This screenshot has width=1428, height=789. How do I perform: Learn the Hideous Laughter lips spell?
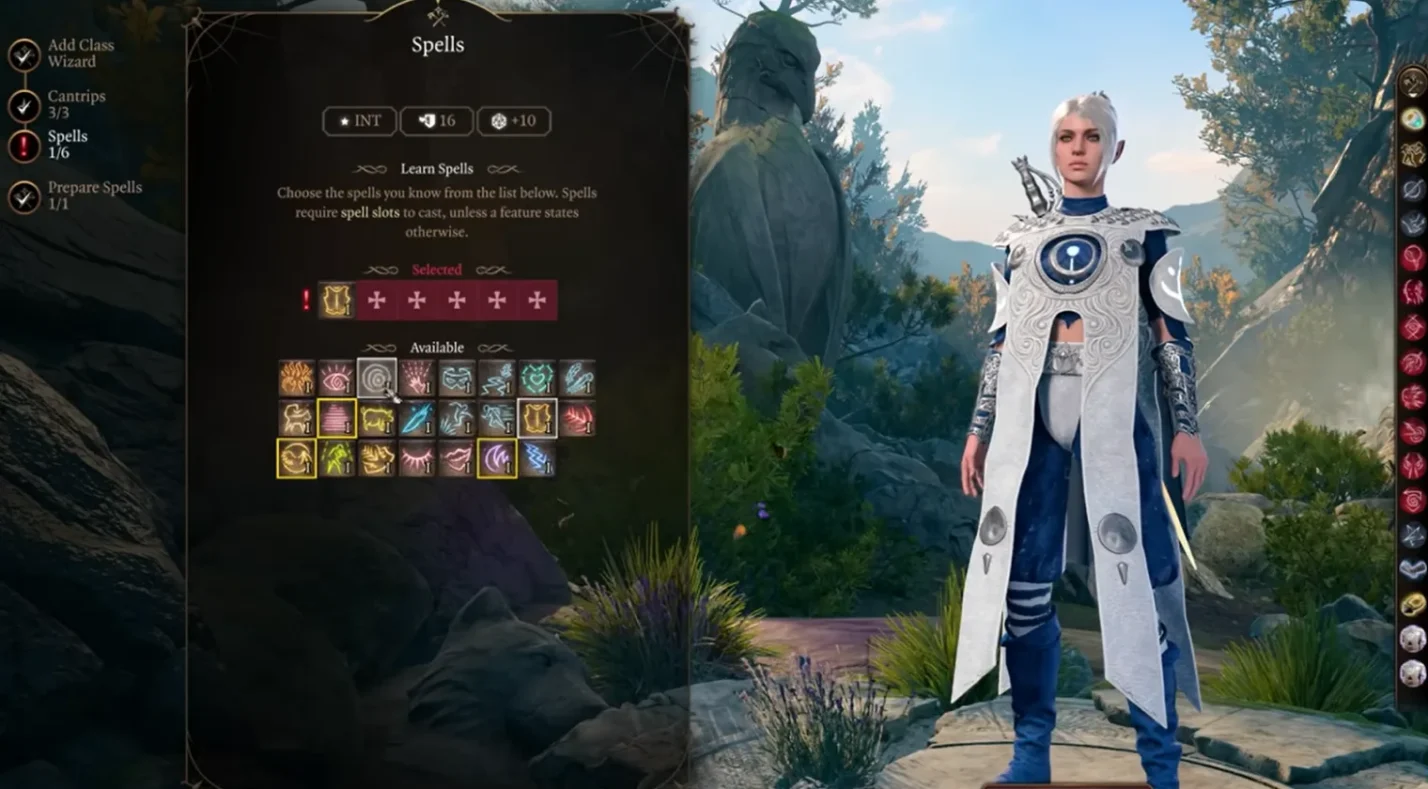click(x=457, y=459)
